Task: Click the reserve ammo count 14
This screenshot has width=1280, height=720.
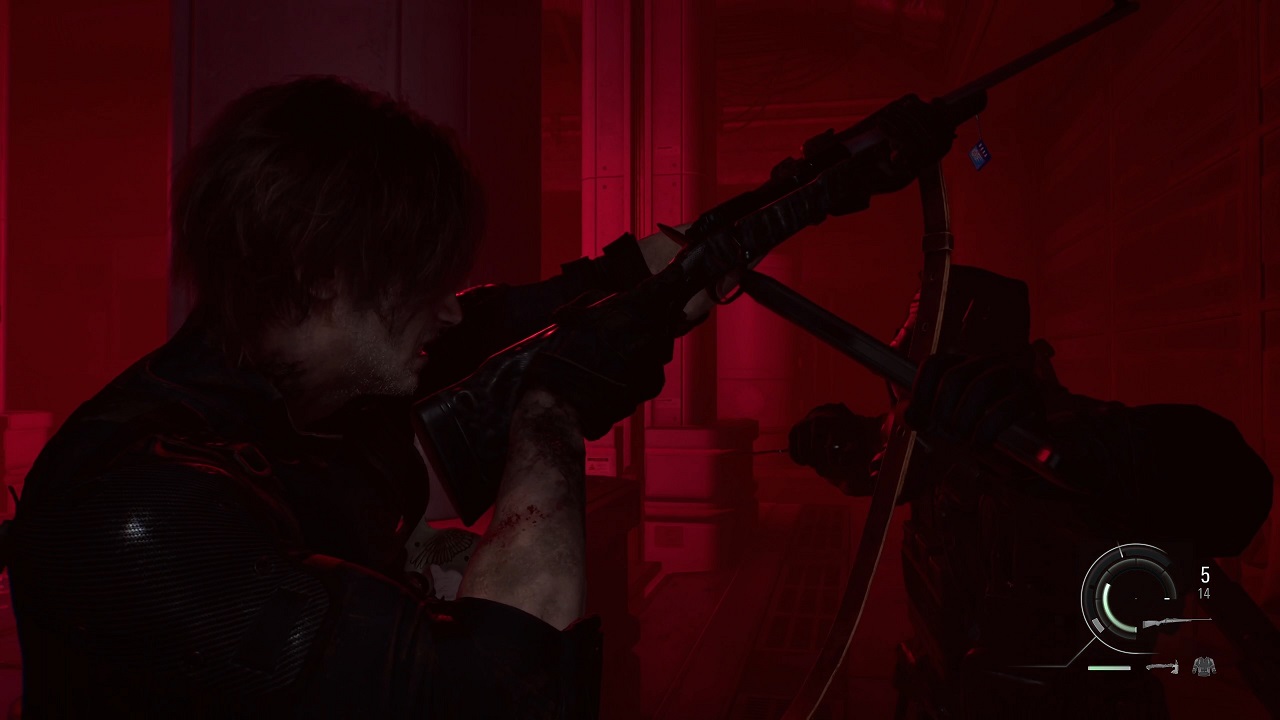Action: click(1203, 595)
